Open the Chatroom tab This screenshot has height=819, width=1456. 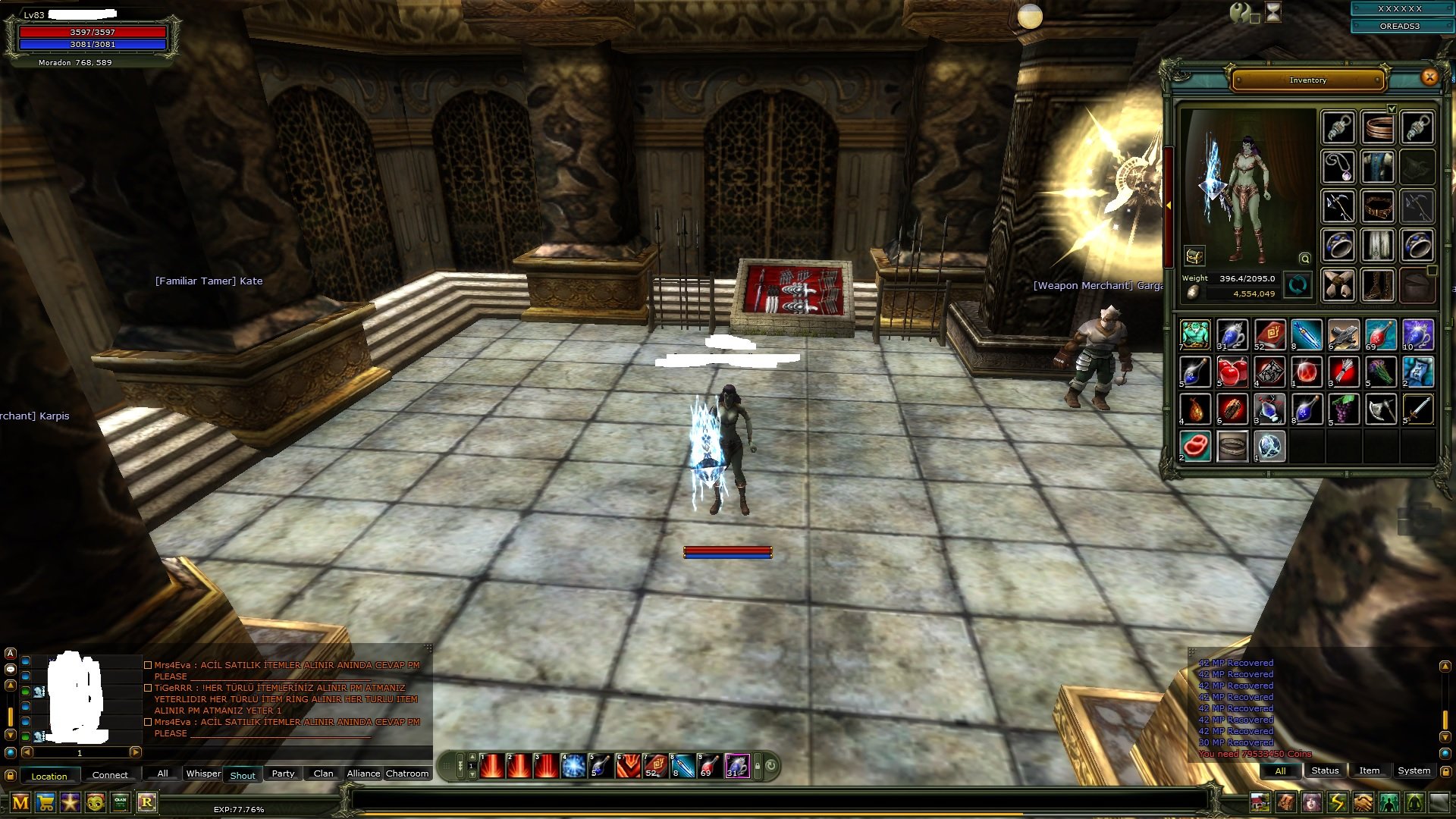[407, 773]
